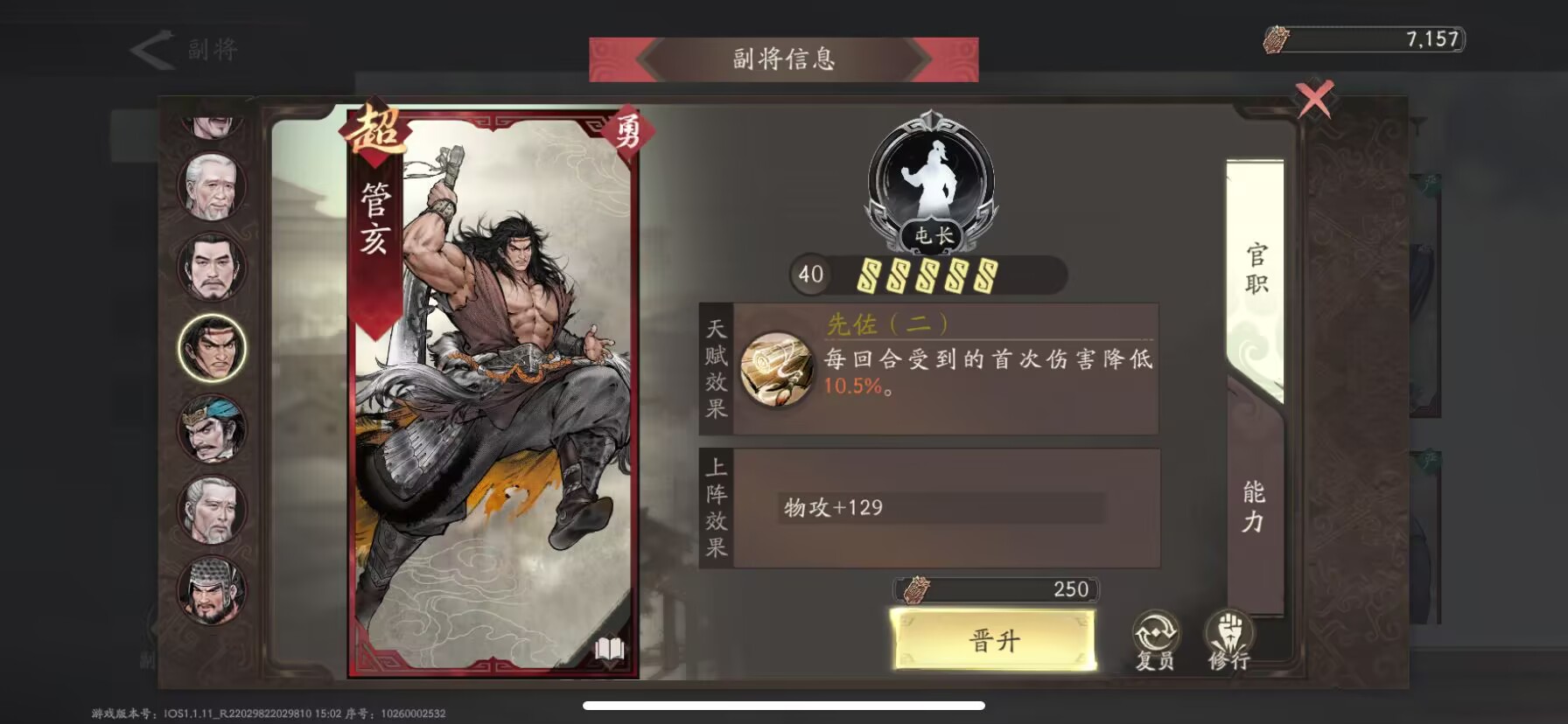Click the gold ingot icon on the top-right currency bar
The width and height of the screenshot is (1568, 724).
[1277, 38]
